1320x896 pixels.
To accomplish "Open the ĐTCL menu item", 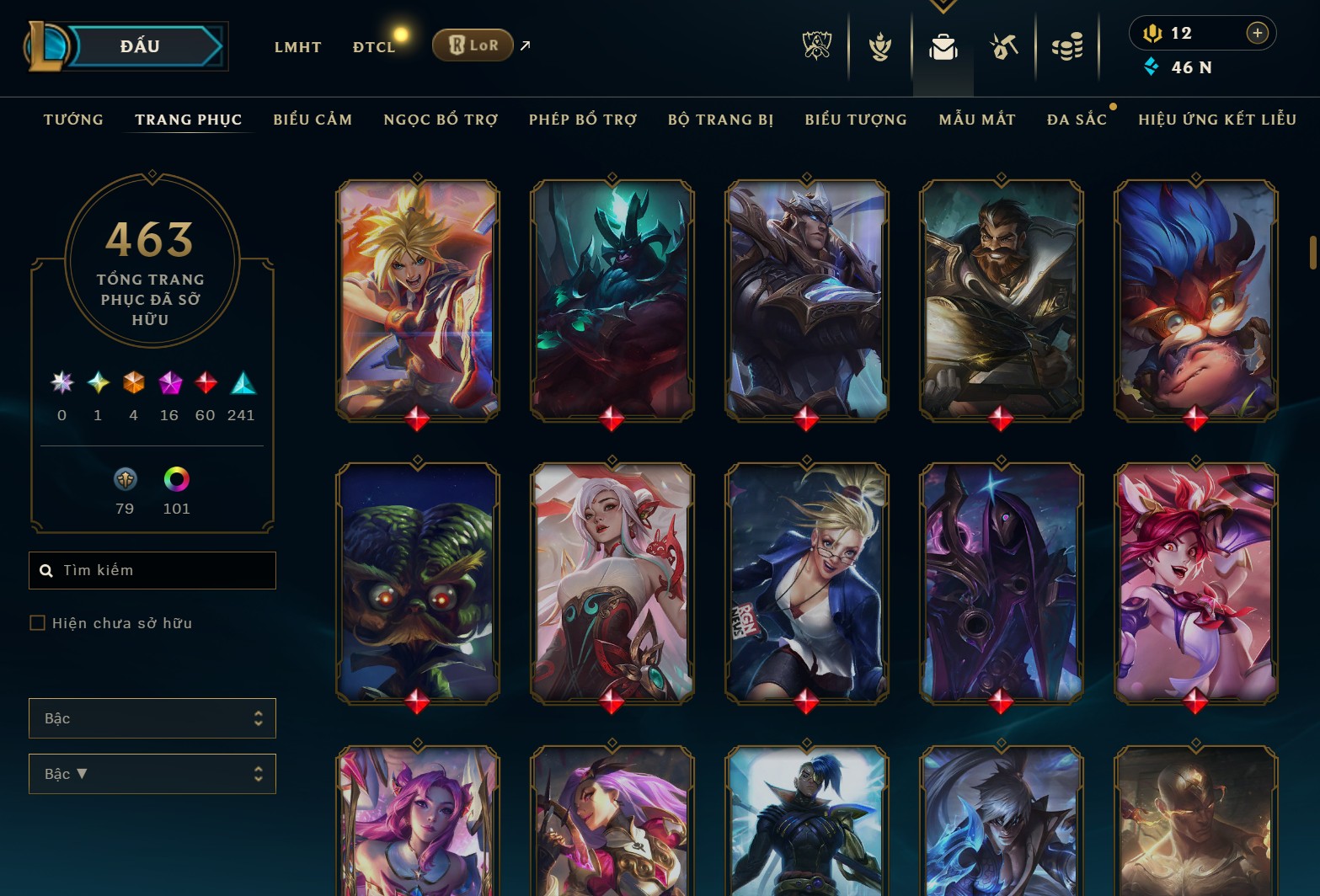I will pyautogui.click(x=373, y=46).
